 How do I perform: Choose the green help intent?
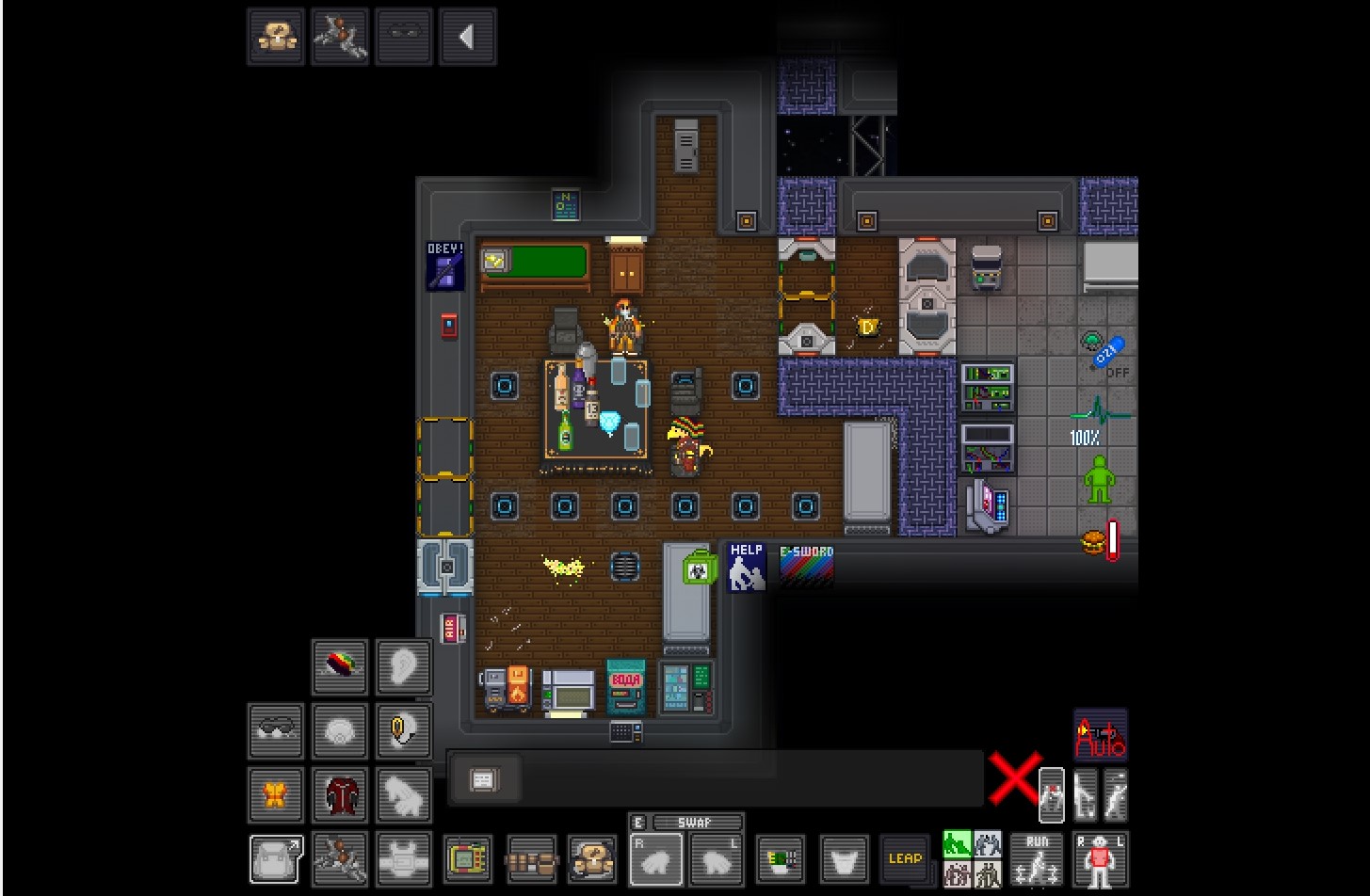957,843
